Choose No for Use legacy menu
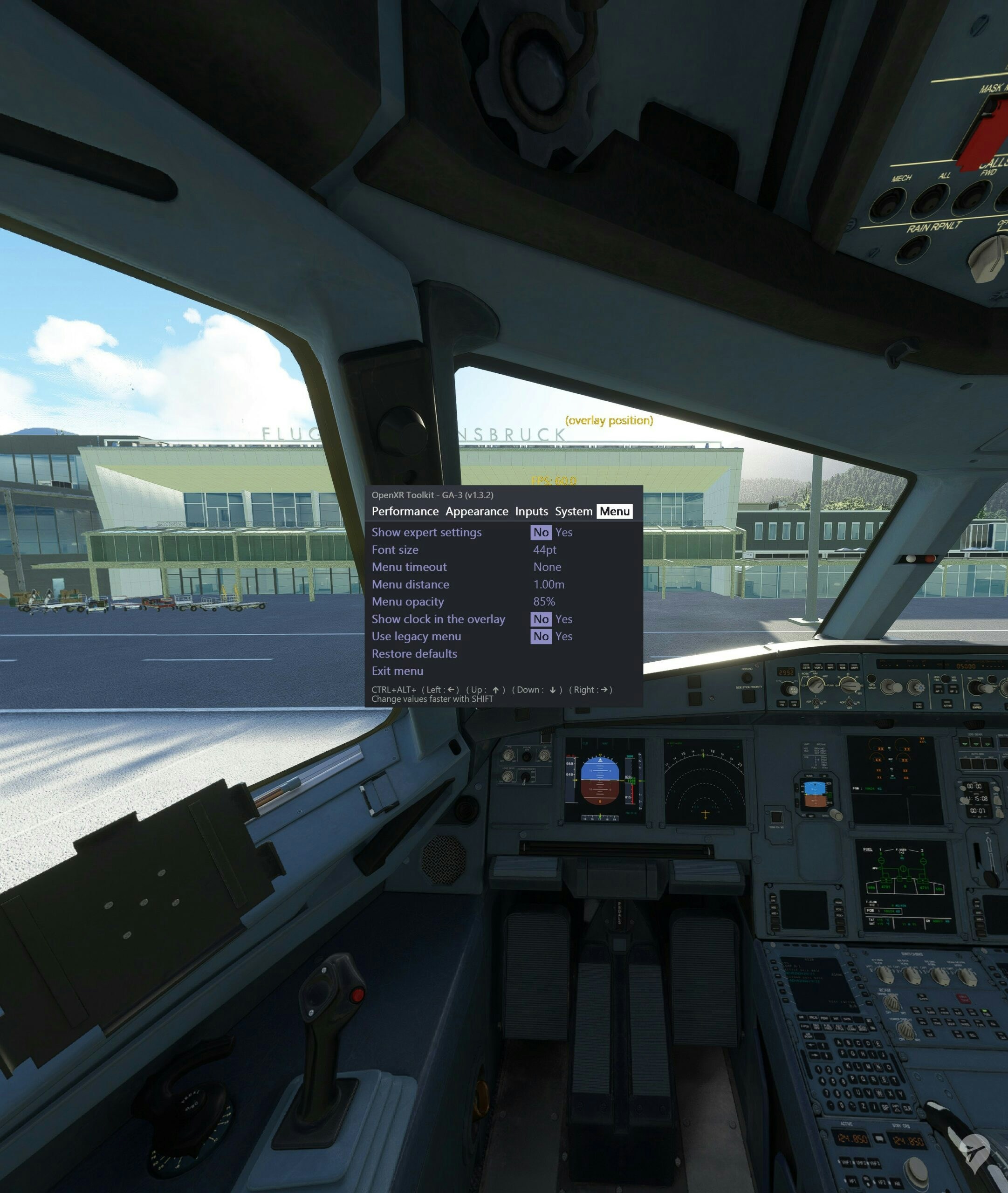Image resolution: width=1008 pixels, height=1193 pixels. (x=541, y=637)
